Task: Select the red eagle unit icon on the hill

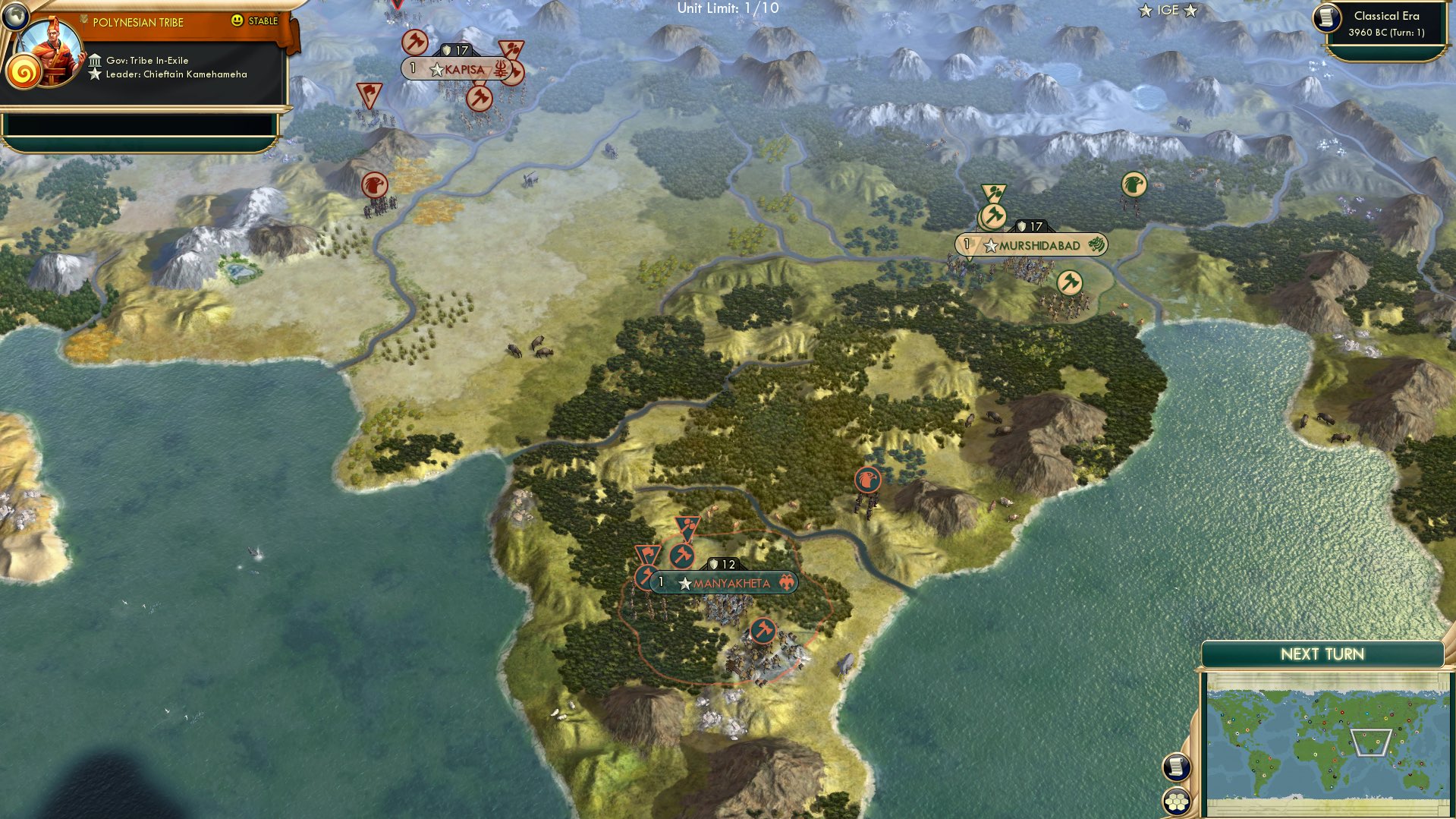Action: (x=866, y=480)
